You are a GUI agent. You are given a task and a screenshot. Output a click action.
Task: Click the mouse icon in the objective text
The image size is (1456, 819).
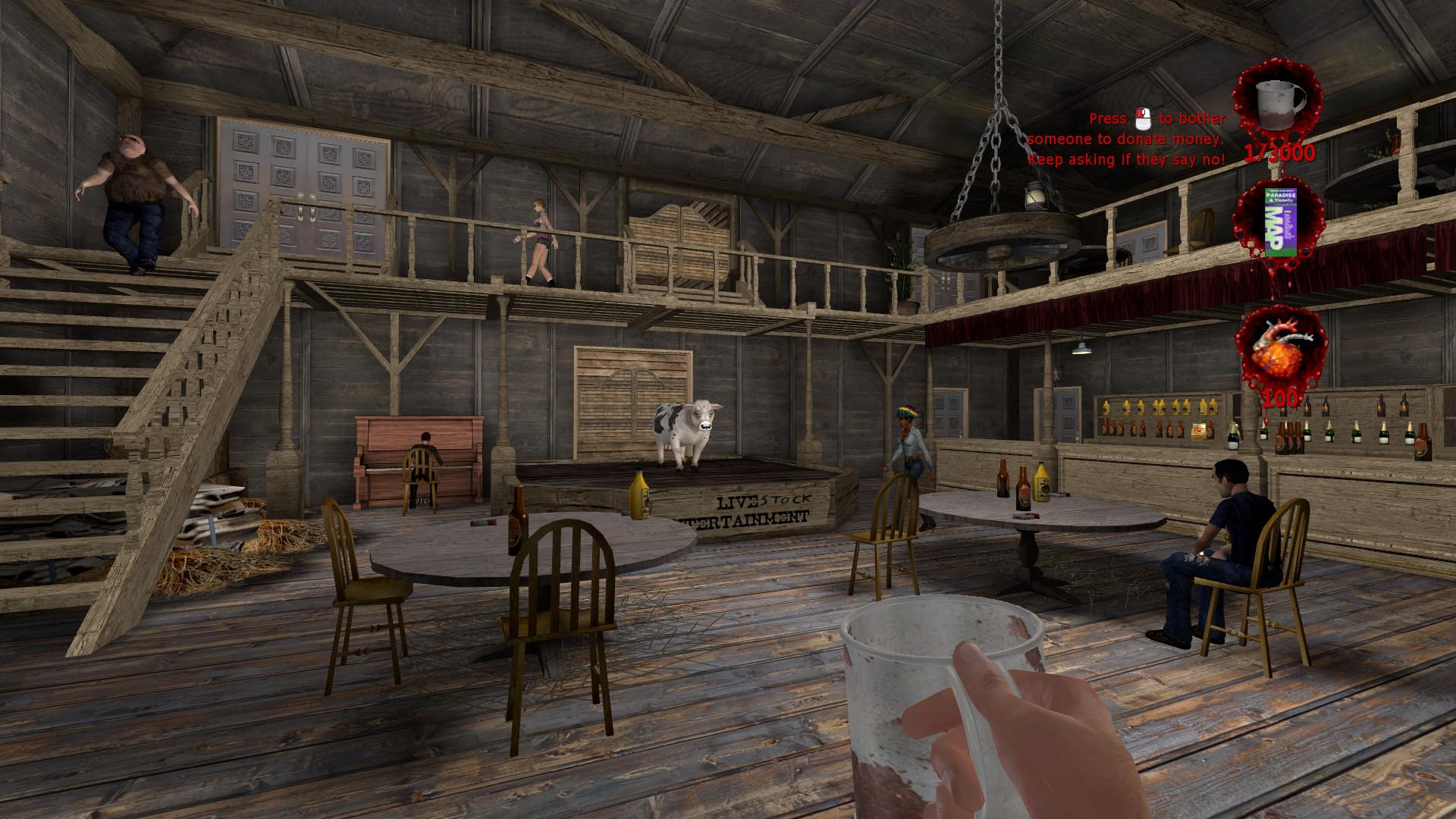pos(1142,118)
